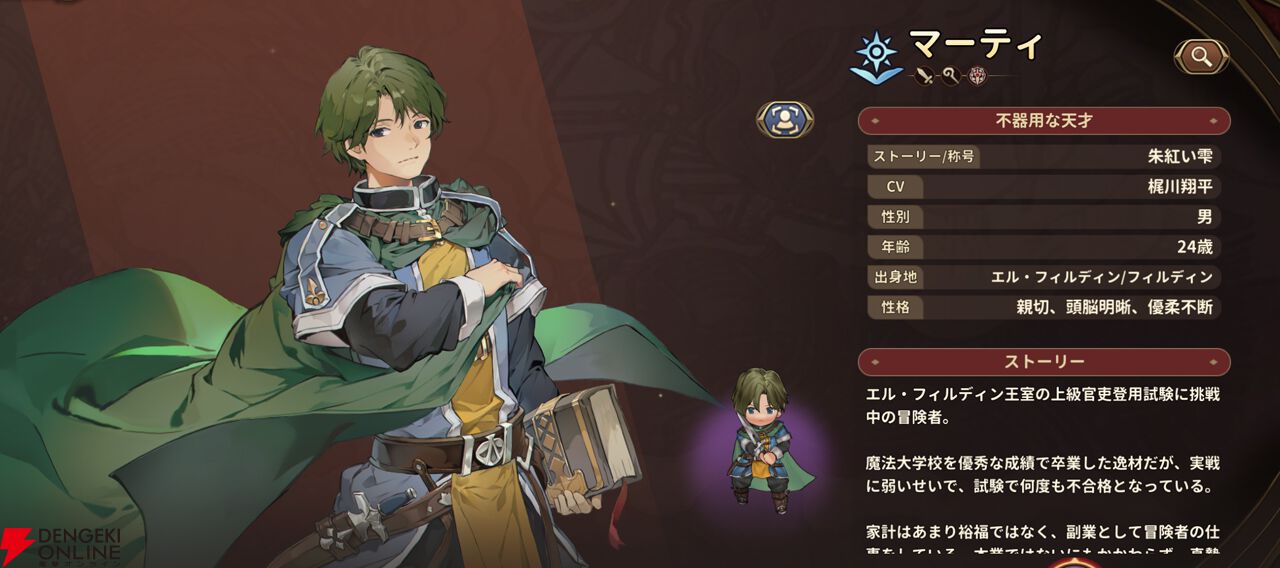Toggle the character portrait view button

[x=785, y=120]
